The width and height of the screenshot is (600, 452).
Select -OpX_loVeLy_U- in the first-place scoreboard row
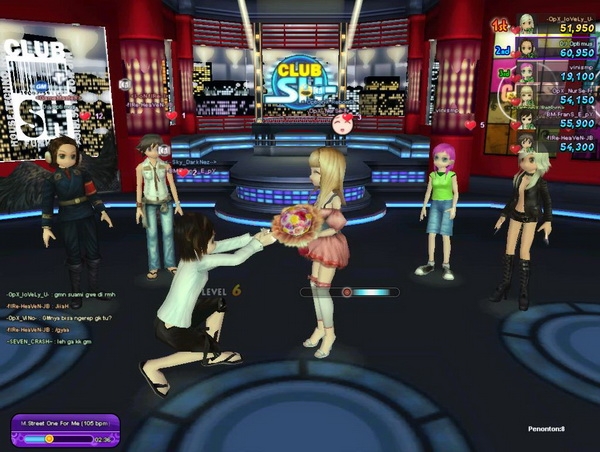pyautogui.click(x=555, y=23)
